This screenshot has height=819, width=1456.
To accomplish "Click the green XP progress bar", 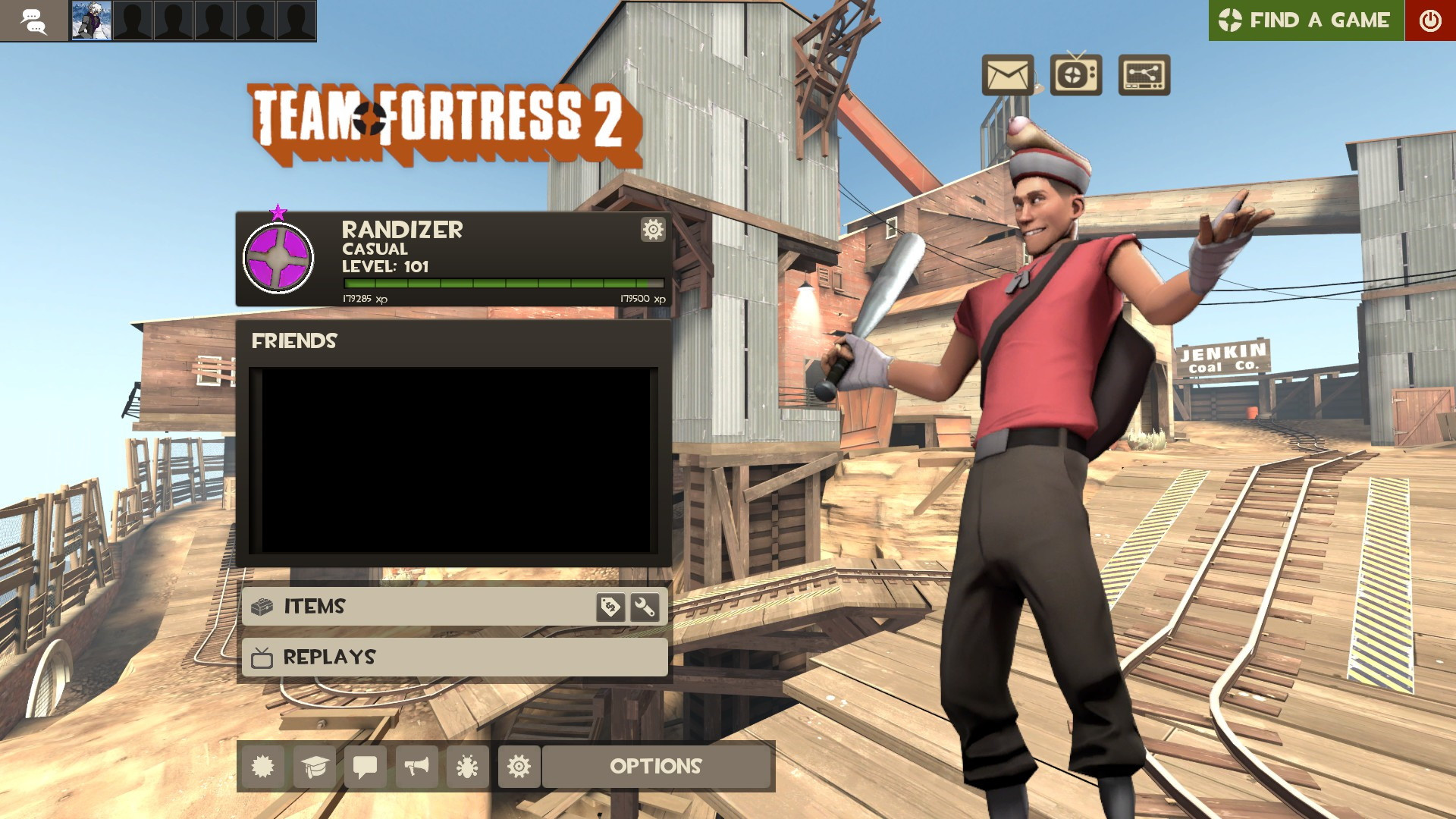I will click(x=500, y=283).
